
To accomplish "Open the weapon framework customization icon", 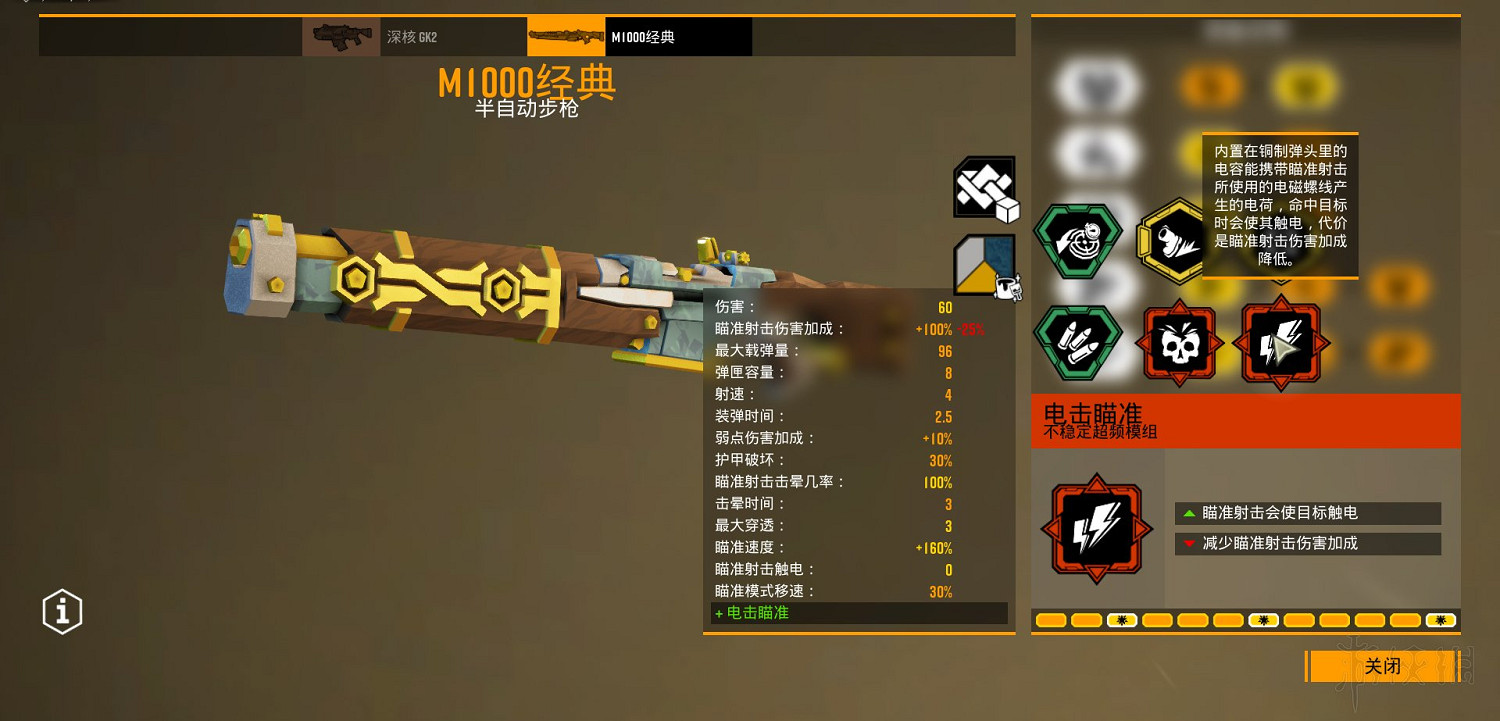I will 984,188.
